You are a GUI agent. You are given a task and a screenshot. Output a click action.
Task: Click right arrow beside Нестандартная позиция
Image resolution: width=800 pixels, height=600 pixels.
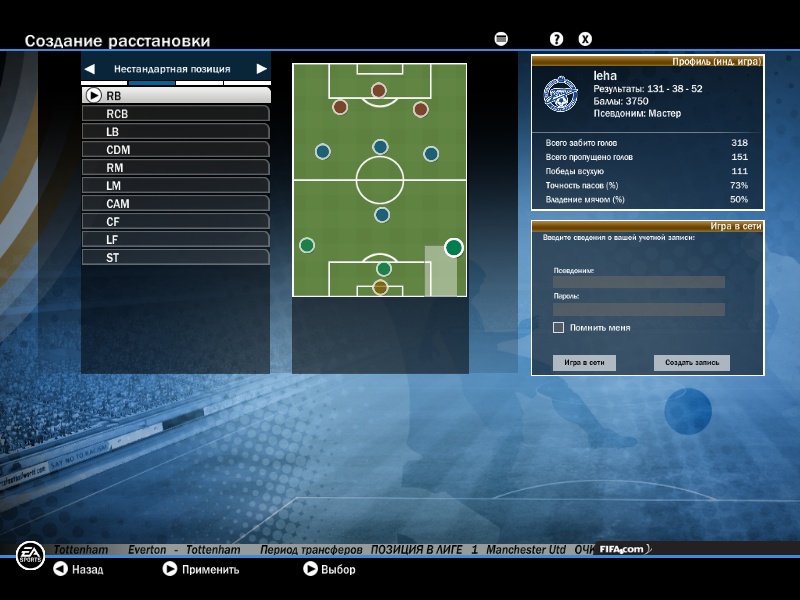coord(261,69)
